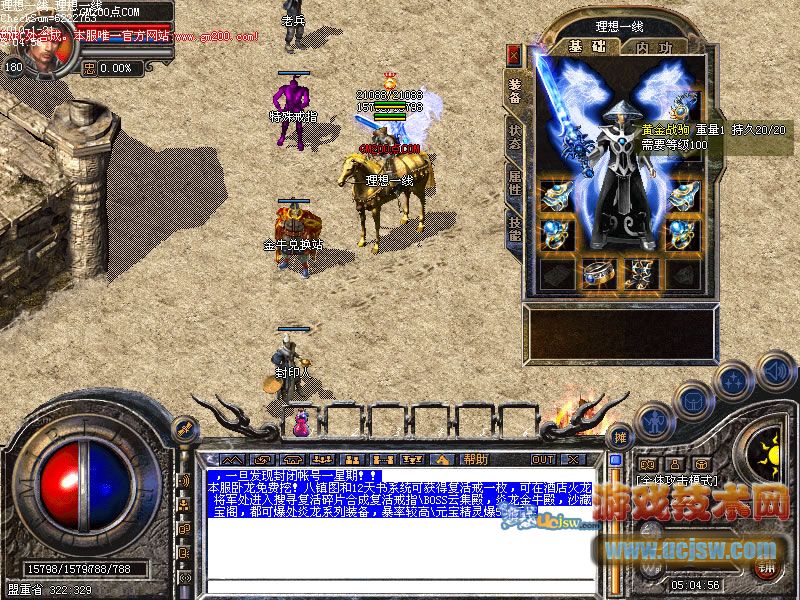Switch to the 技能 side tab
The image size is (800, 600).
pyautogui.click(x=514, y=229)
